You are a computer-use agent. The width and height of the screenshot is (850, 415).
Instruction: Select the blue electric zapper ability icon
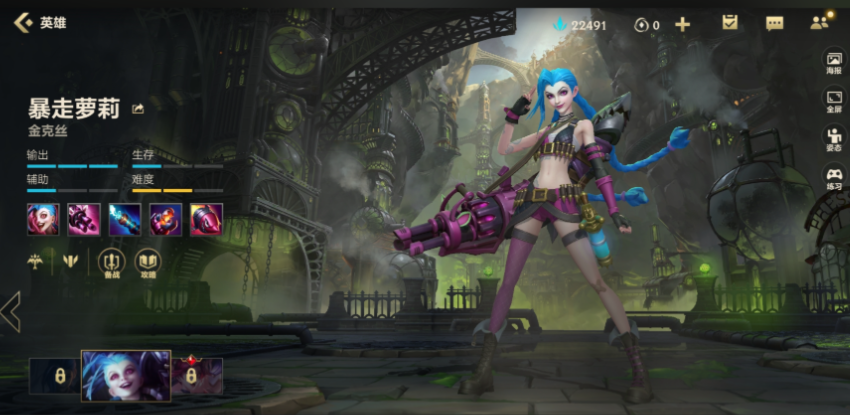(125, 218)
